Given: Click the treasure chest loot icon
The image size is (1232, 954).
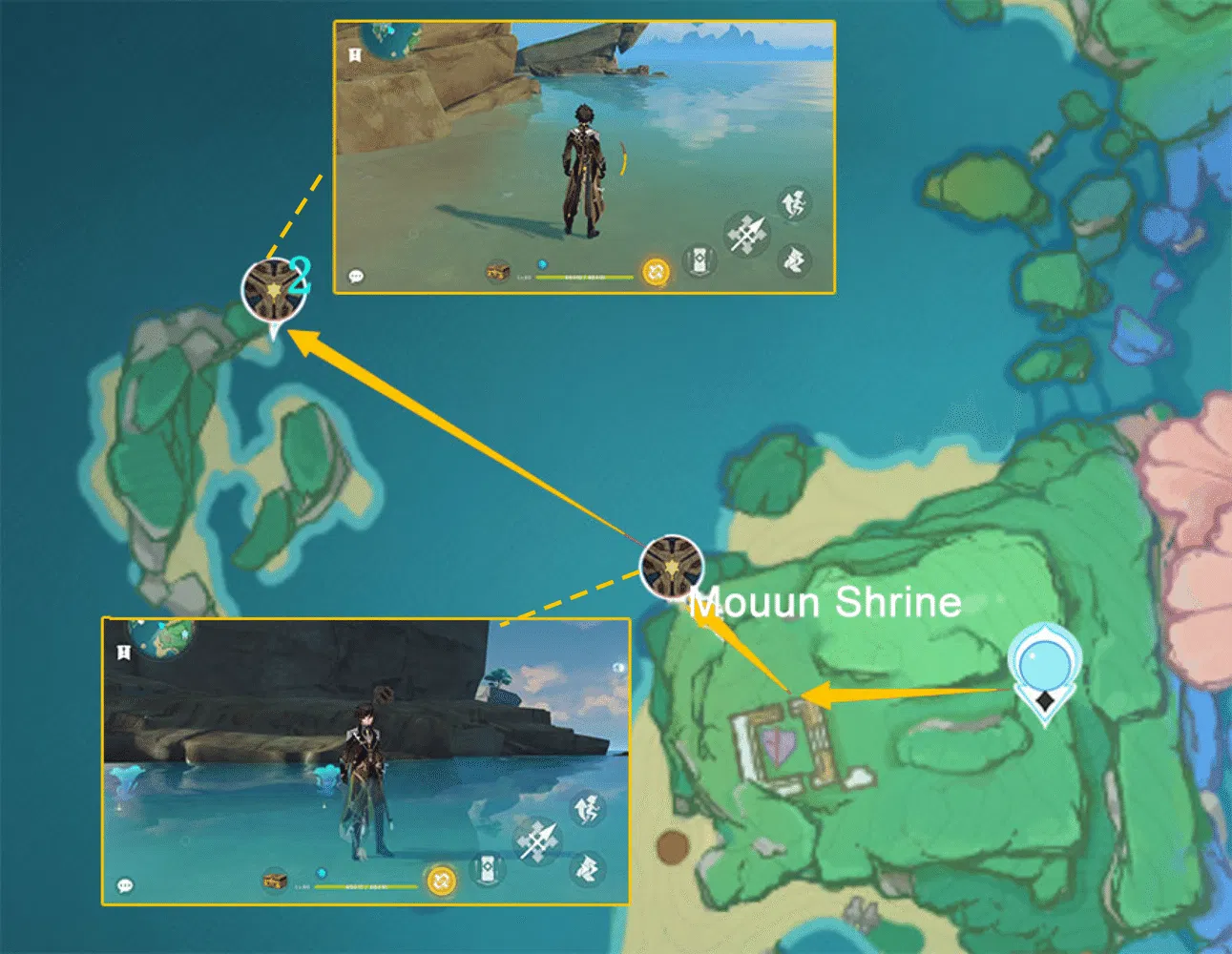Looking at the screenshot, I should 498,272.
